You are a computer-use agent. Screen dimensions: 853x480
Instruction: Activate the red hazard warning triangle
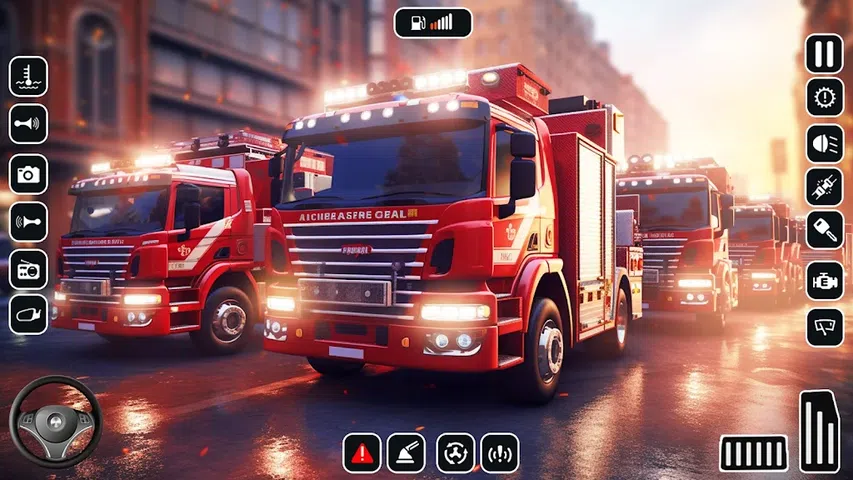point(362,452)
